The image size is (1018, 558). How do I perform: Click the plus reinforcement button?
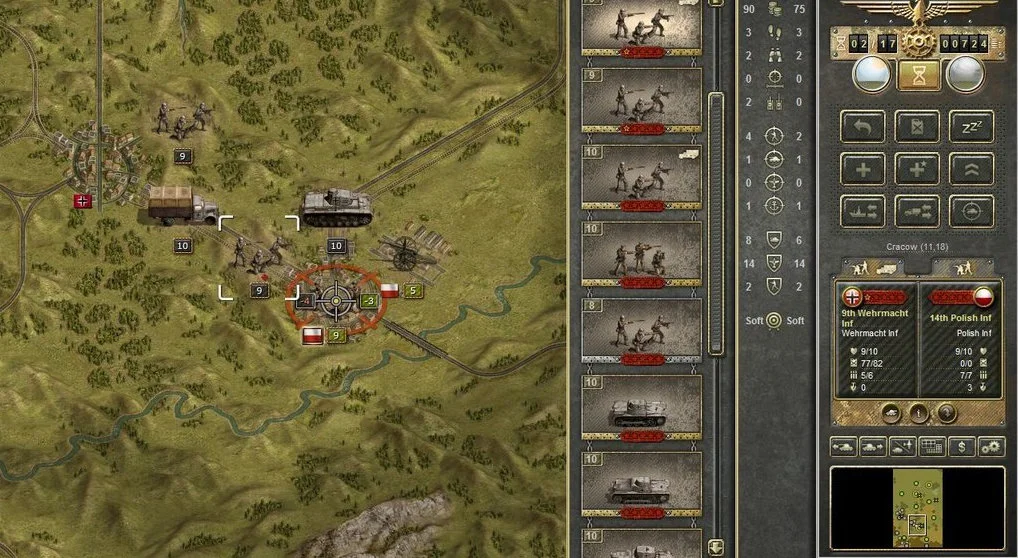click(862, 168)
